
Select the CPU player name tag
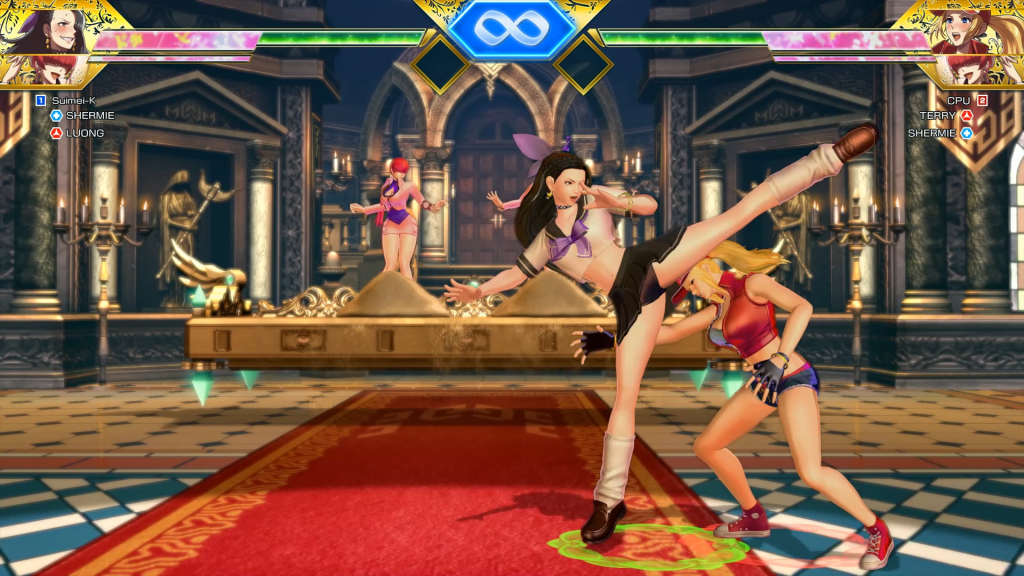point(958,100)
